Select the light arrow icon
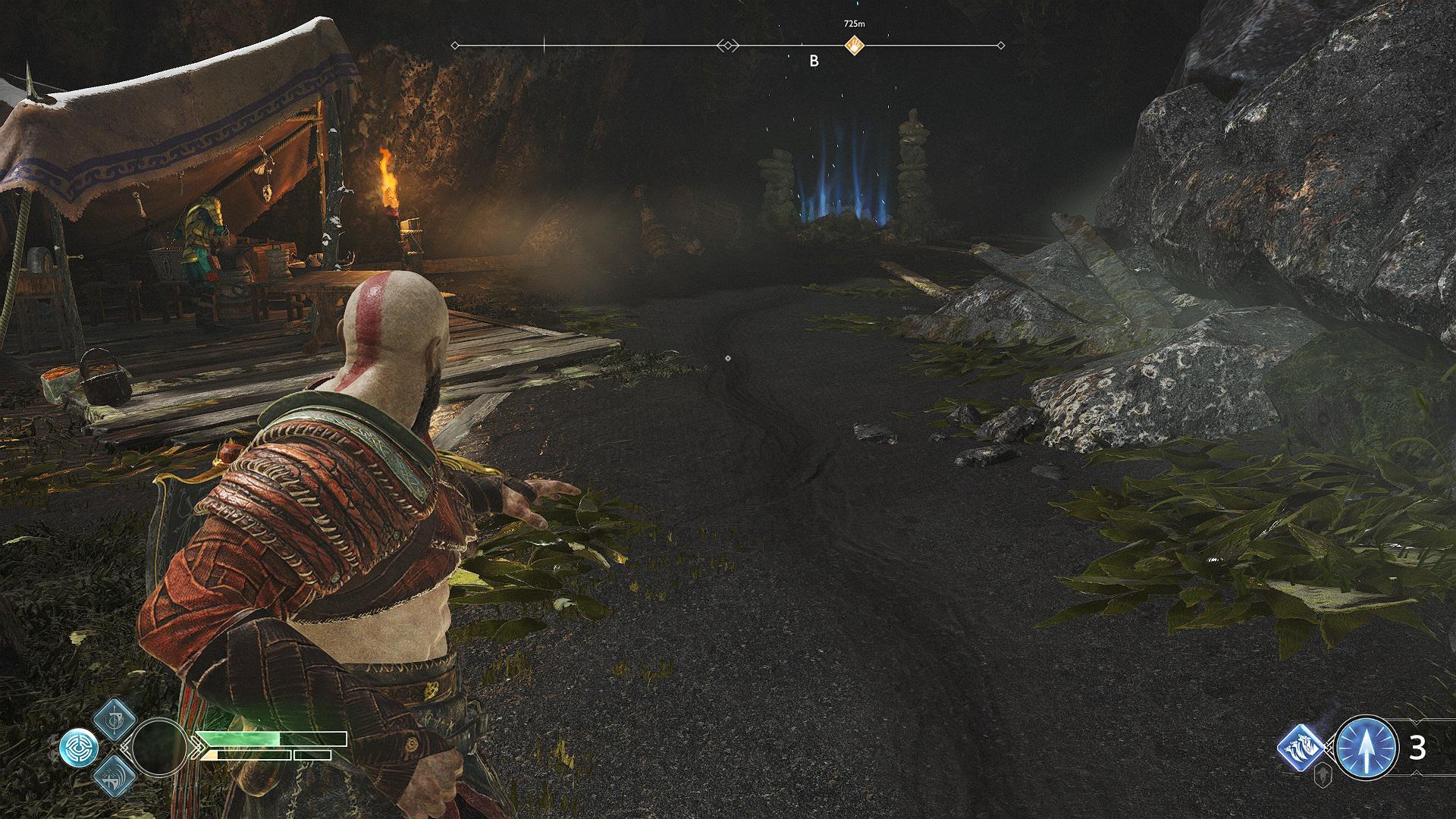1456x819 pixels. [1366, 748]
